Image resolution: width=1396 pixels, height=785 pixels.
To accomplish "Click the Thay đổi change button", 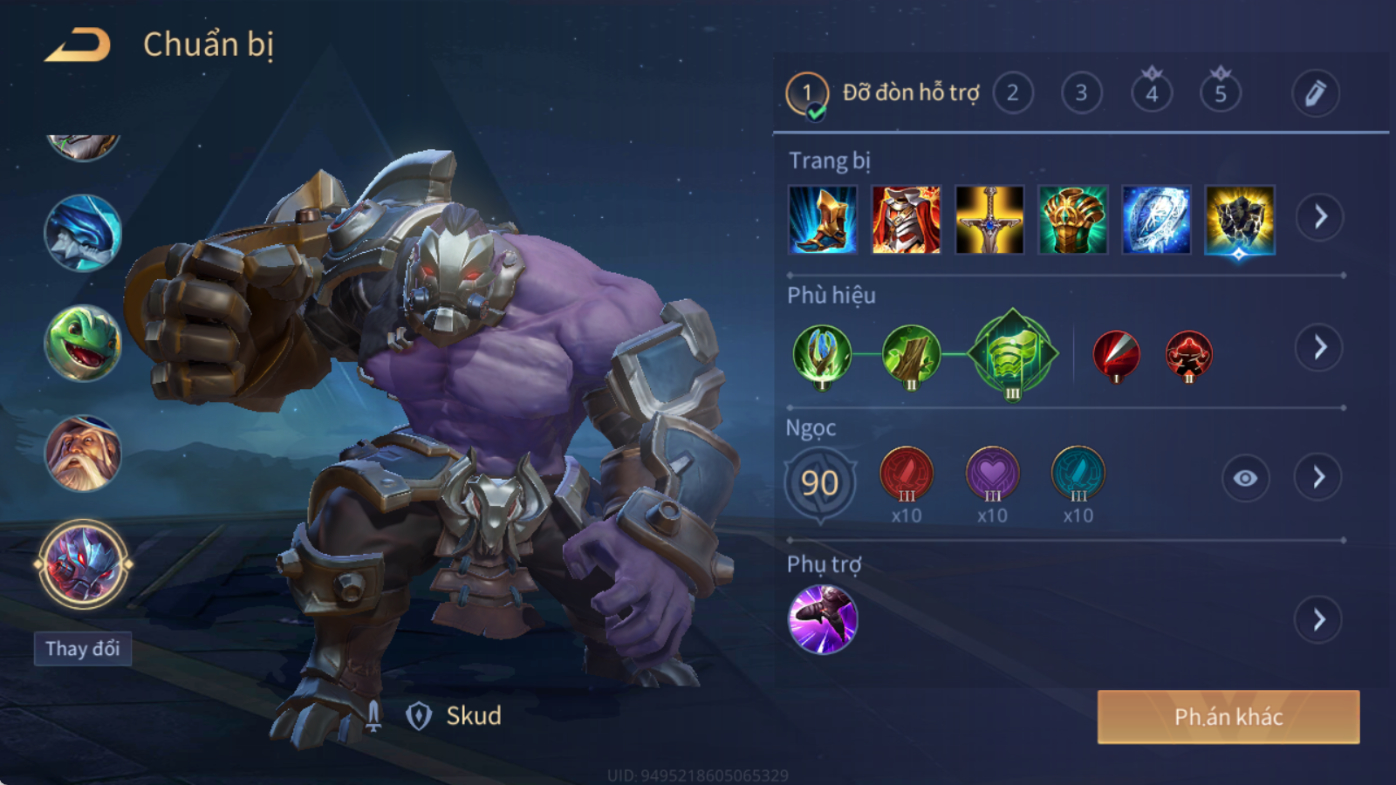I will tap(83, 648).
